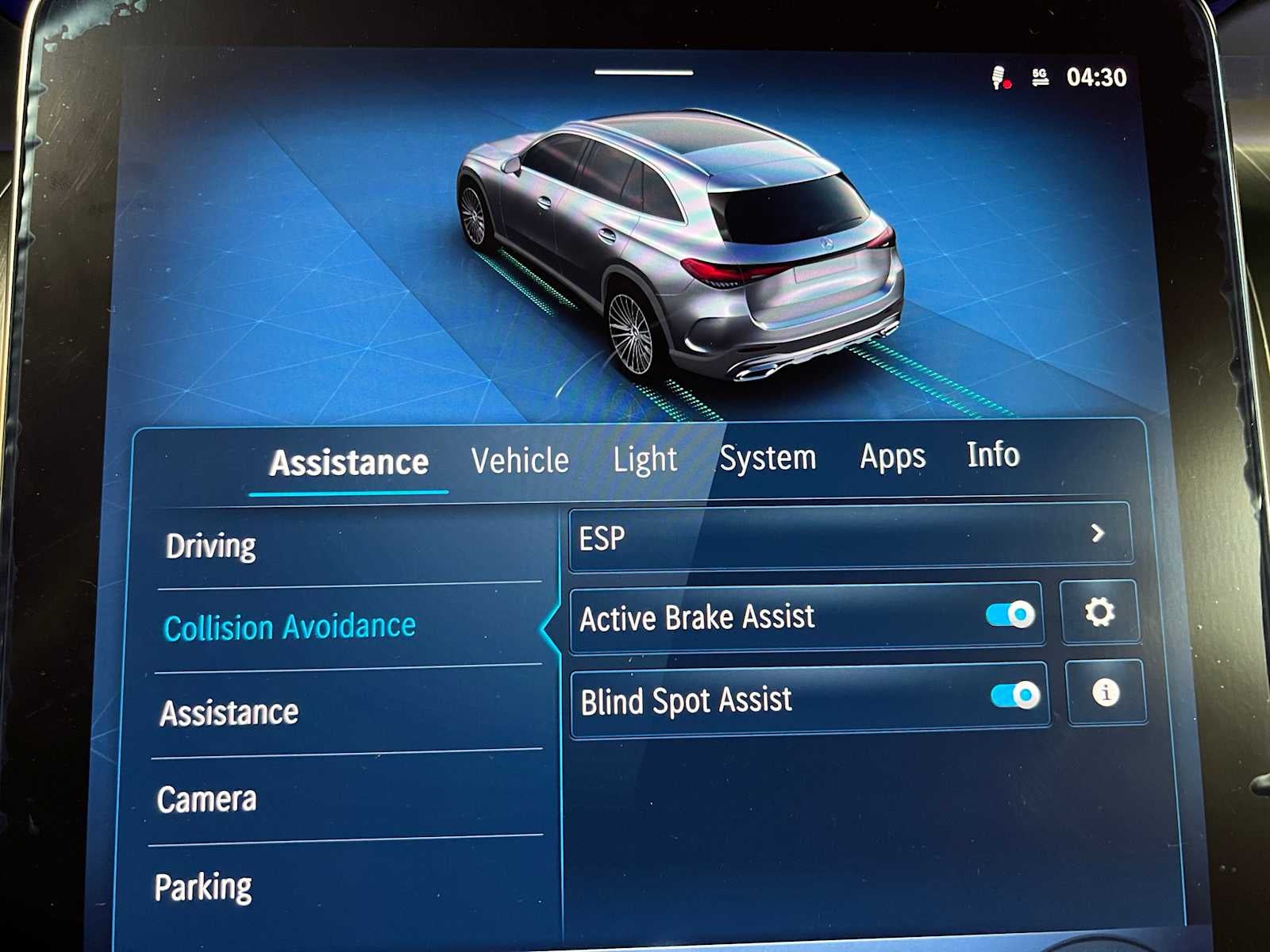Open the Assistance sidebar category
Viewport: 1270px width, 952px height.
point(229,712)
